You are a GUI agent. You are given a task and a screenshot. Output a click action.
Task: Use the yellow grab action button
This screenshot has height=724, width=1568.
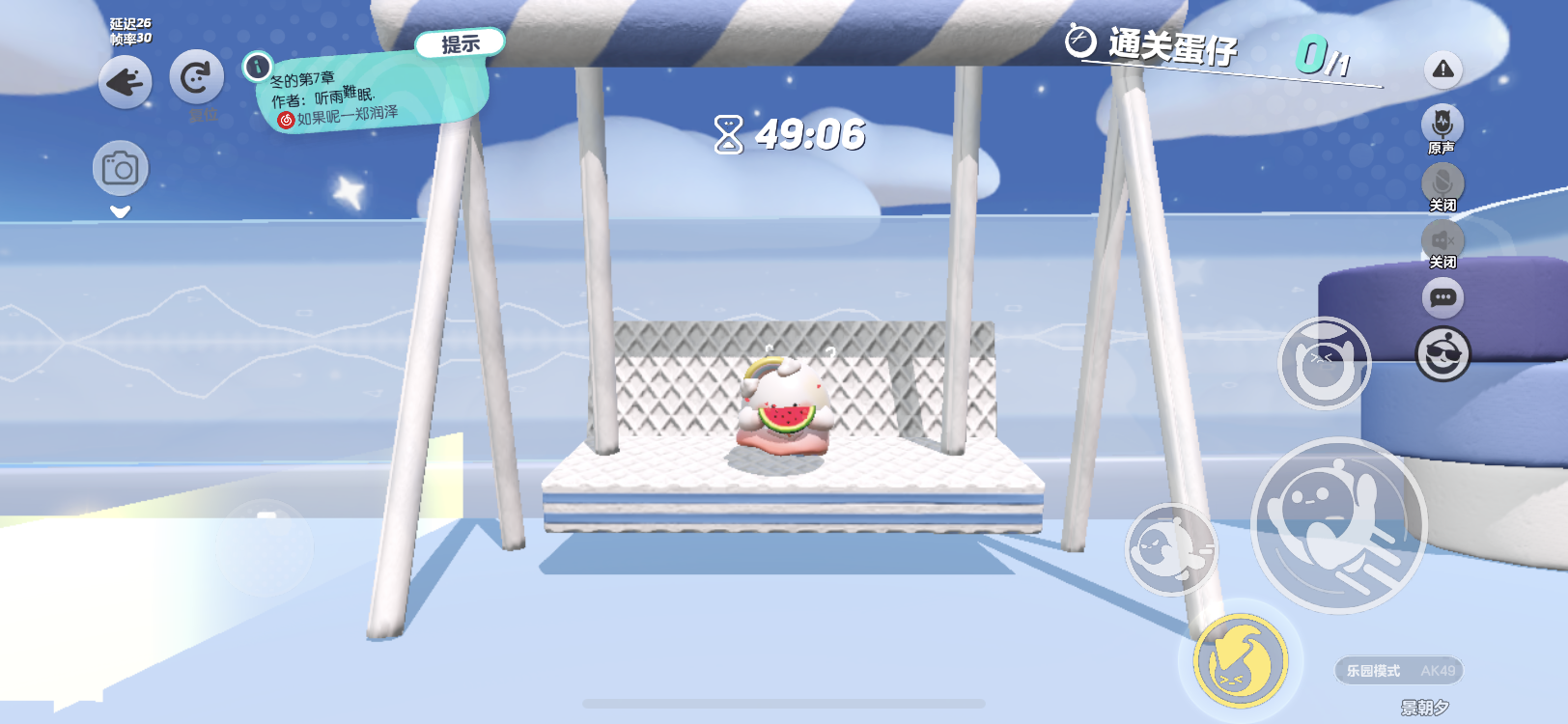tap(1241, 660)
